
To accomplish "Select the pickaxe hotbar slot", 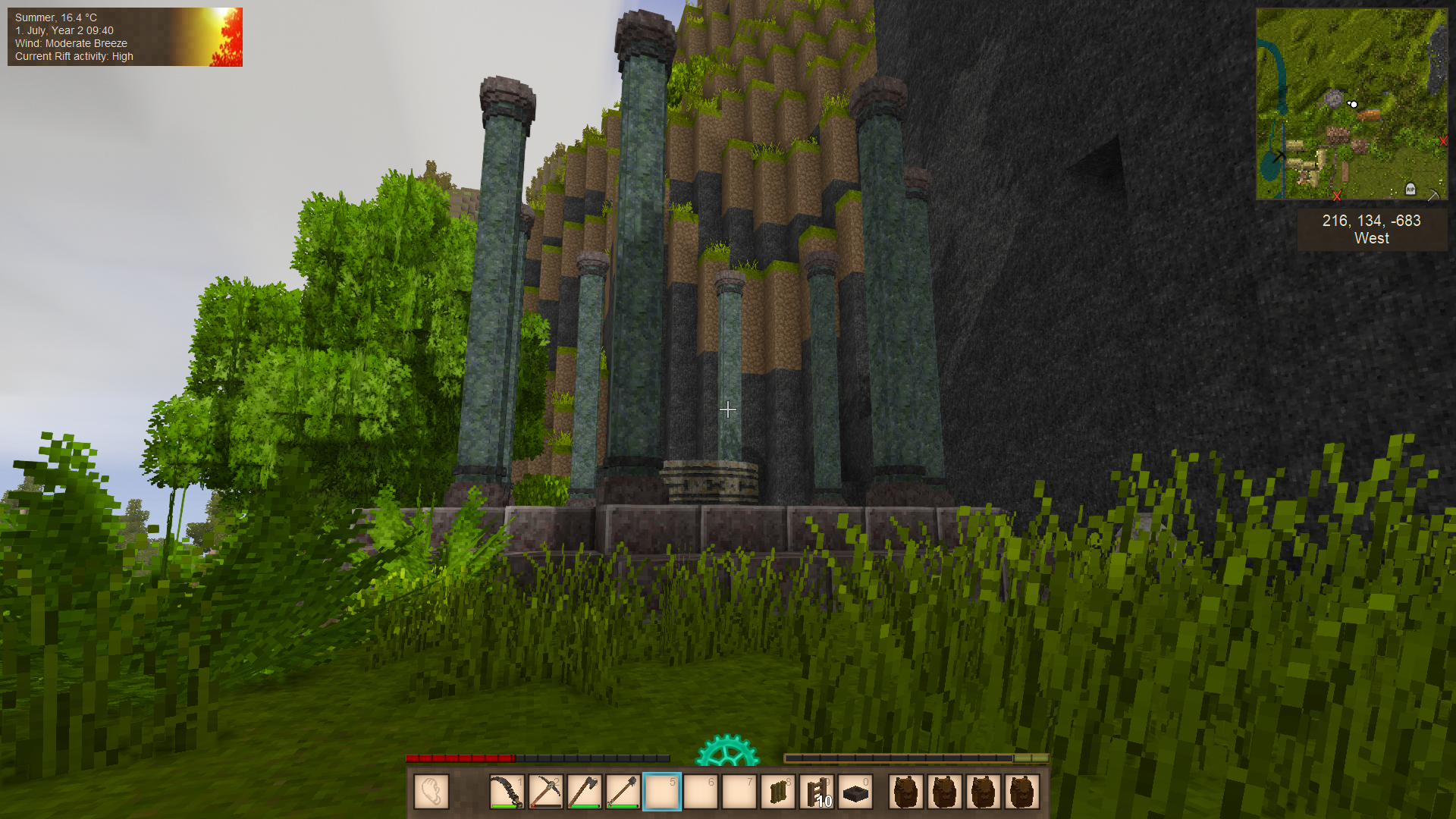I will [545, 792].
